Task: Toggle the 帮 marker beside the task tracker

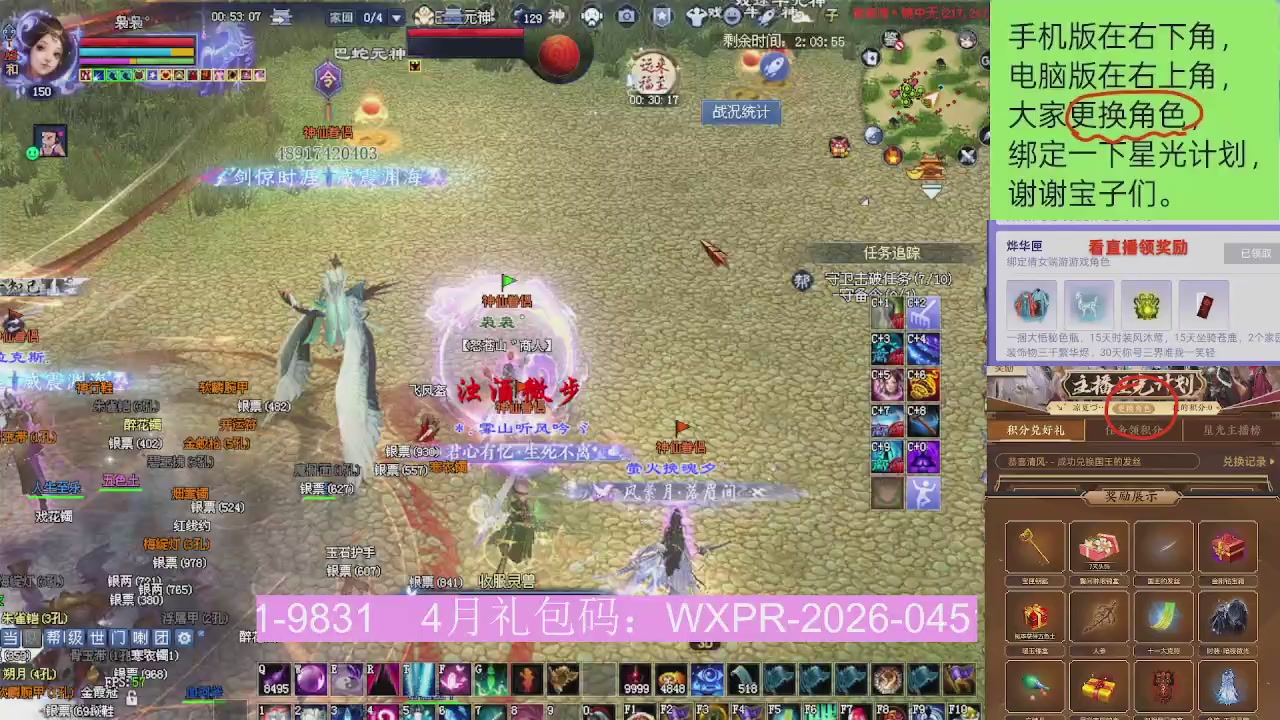Action: coord(801,282)
